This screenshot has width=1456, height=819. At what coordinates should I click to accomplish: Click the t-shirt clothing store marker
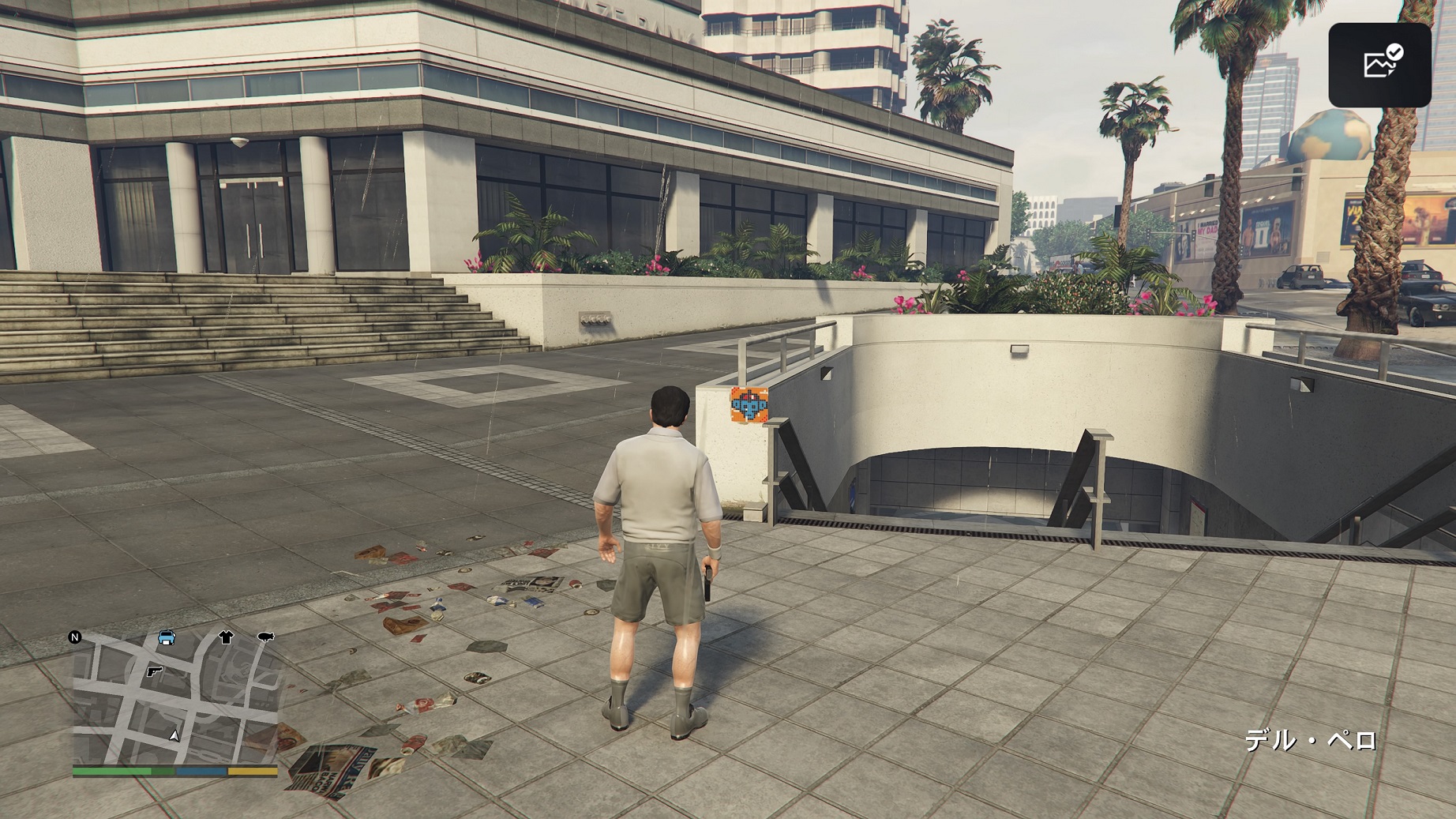pos(227,637)
